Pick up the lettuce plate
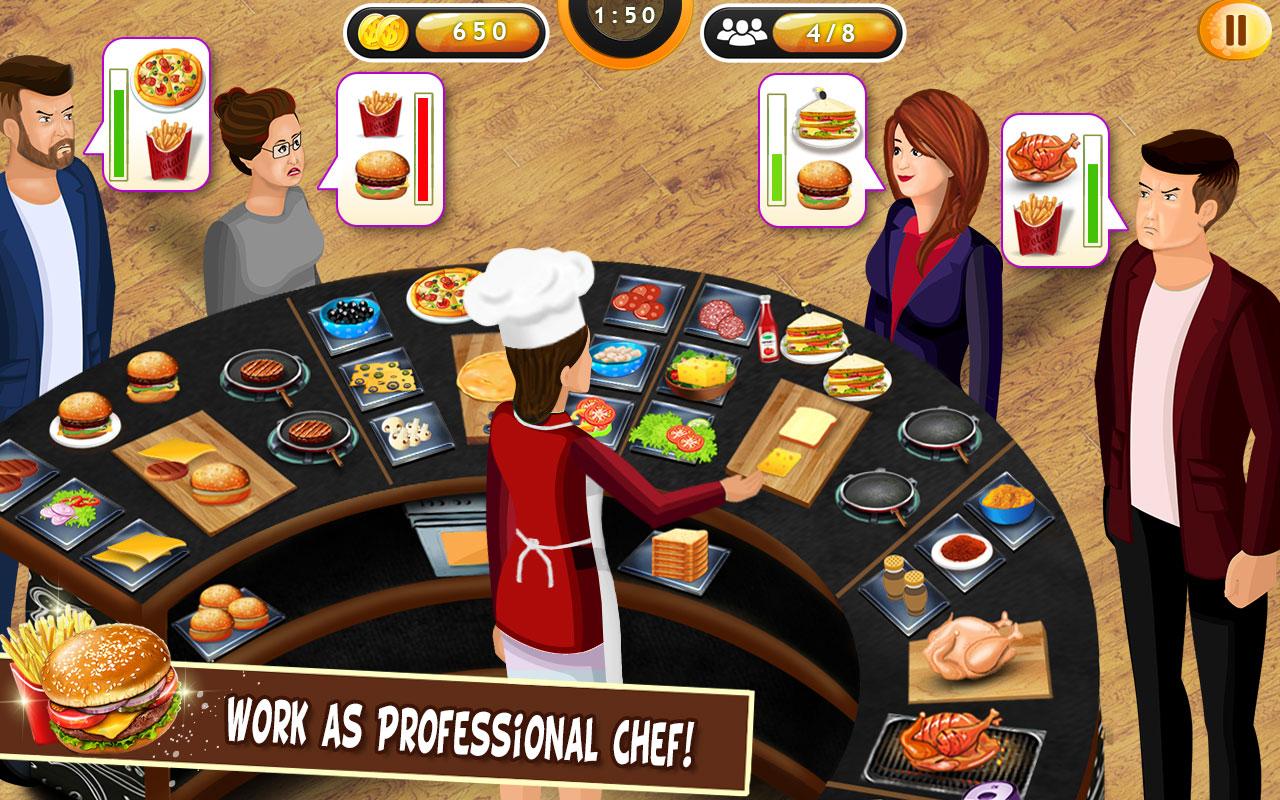 click(678, 437)
